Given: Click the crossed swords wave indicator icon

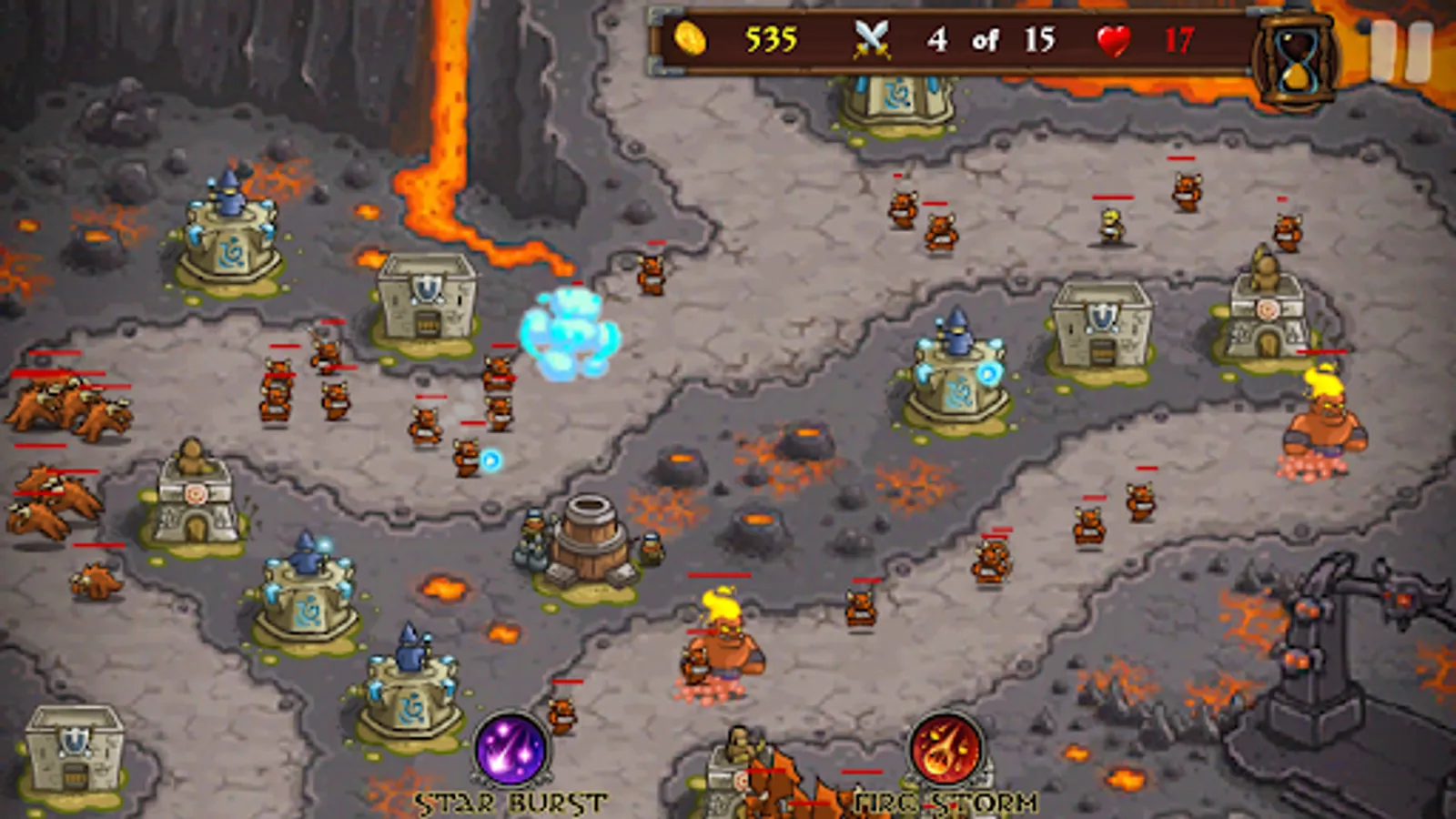Looking at the screenshot, I should point(871,40).
